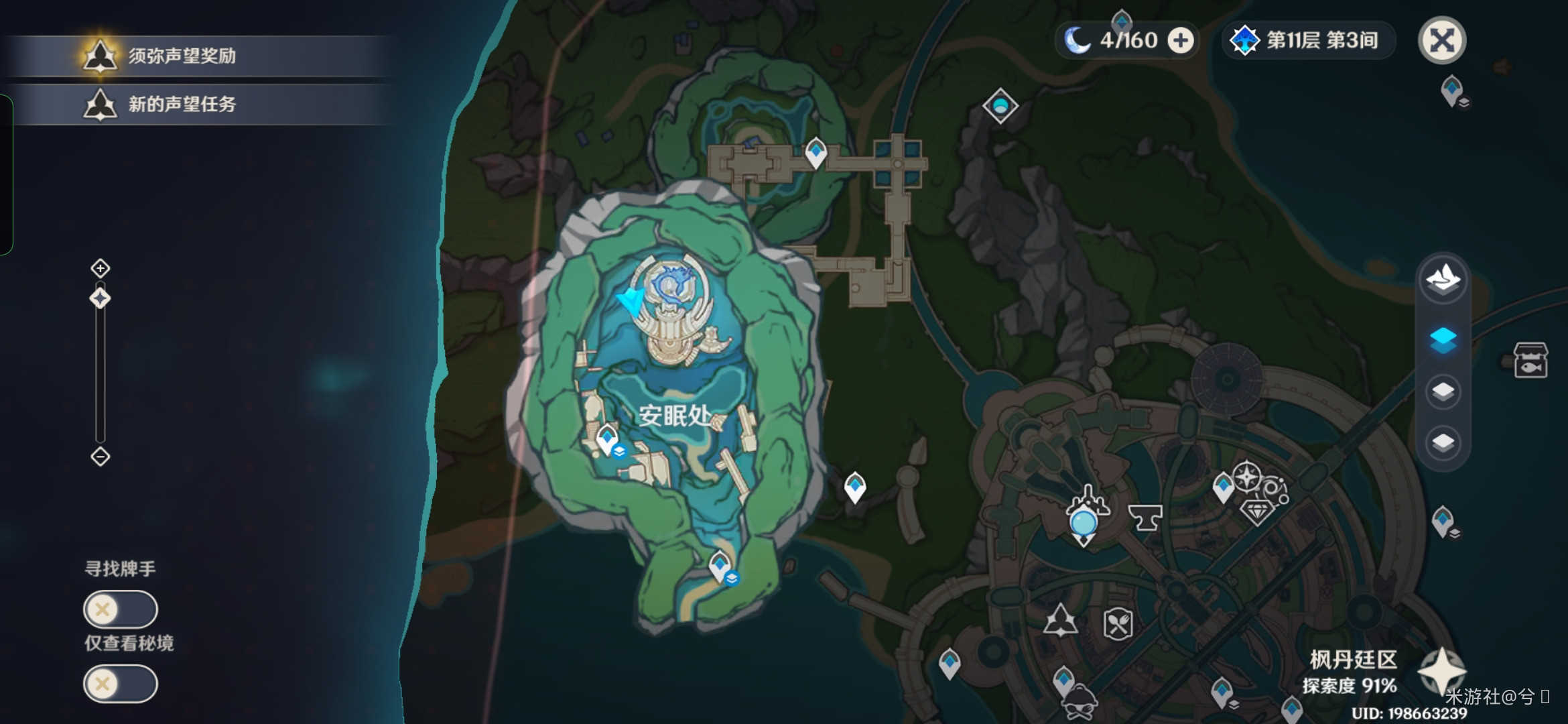Open the fishing shop icon panel

pyautogui.click(x=1531, y=361)
